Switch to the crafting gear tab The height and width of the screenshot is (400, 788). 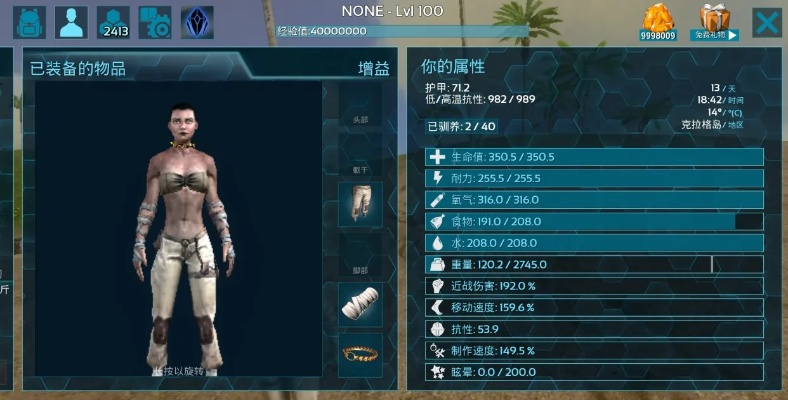pos(155,22)
